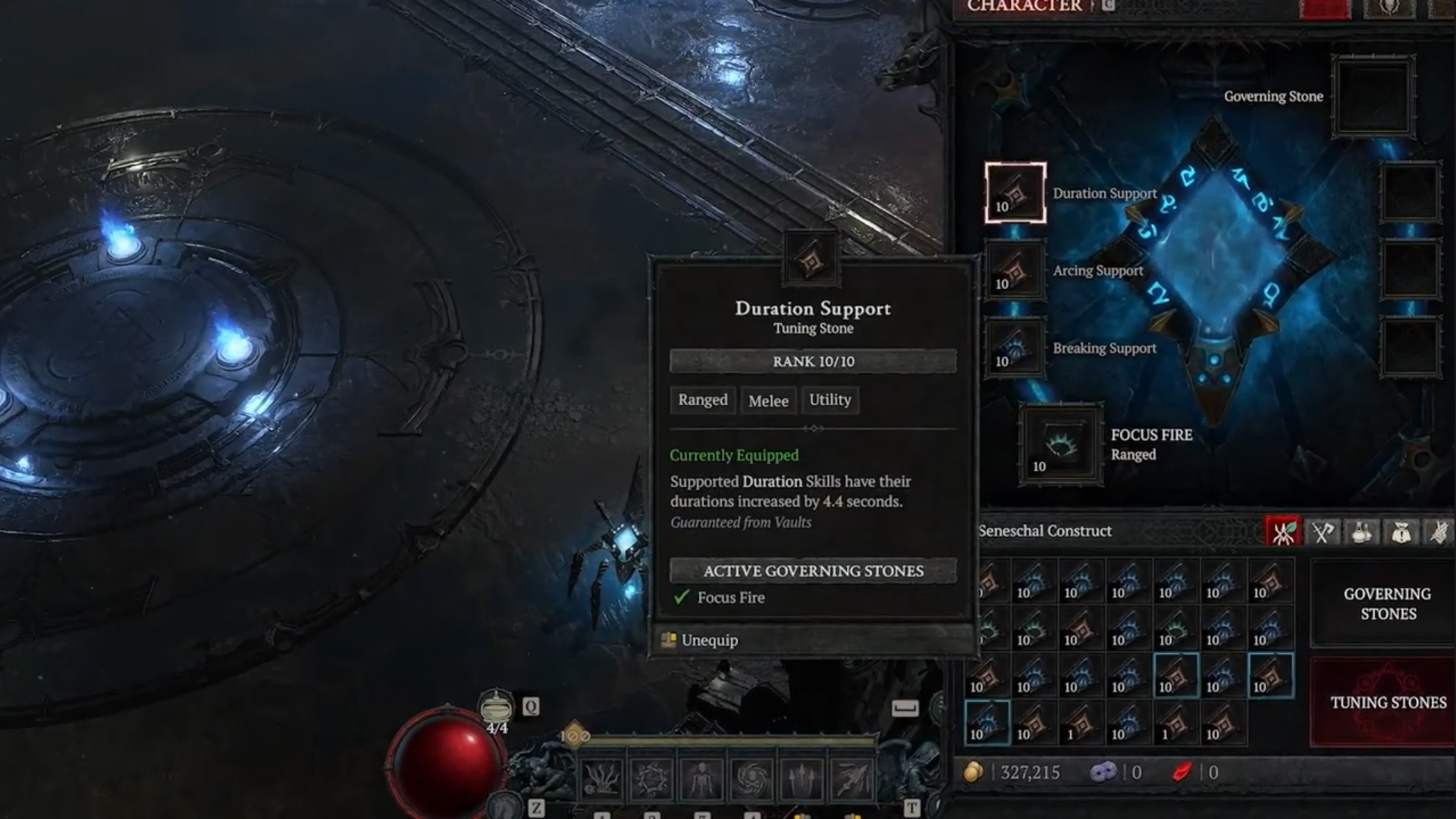1456x819 pixels.
Task: Open the quest bag inventory tab
Action: click(1401, 532)
